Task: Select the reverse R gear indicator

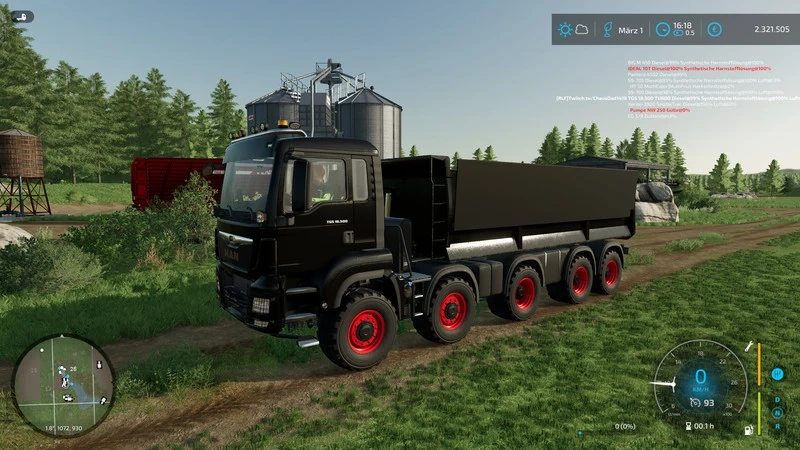Action: click(778, 424)
